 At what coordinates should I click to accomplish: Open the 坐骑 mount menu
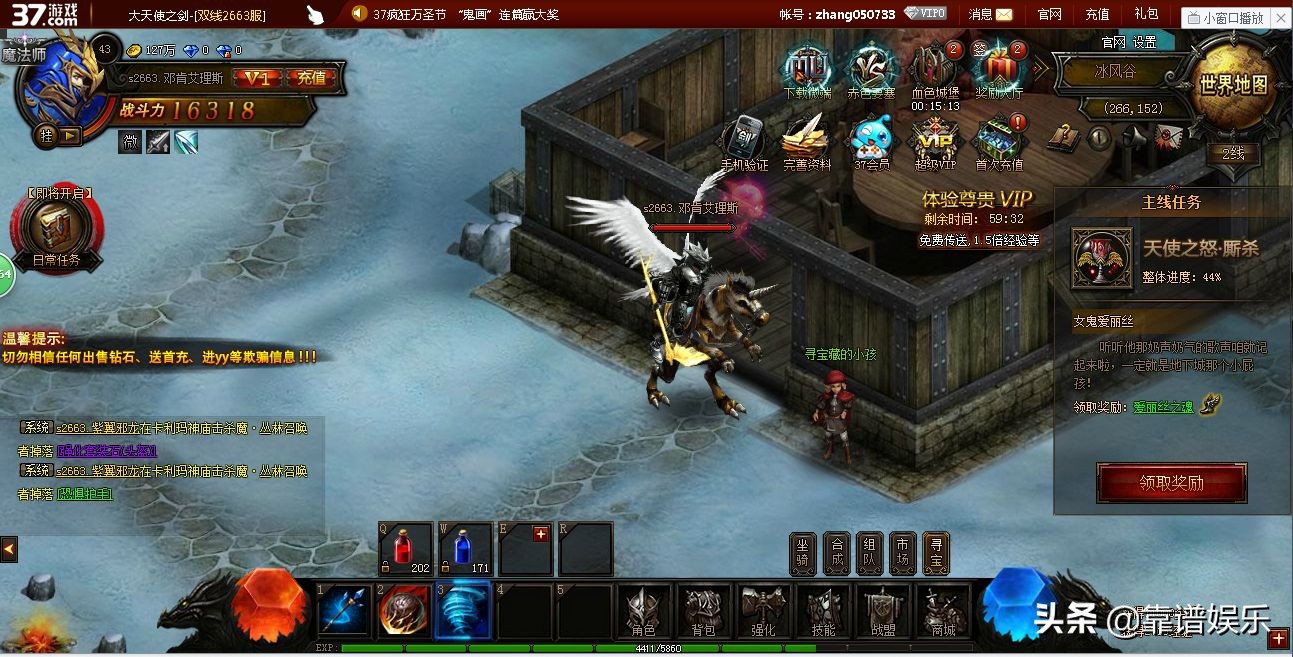coord(803,552)
